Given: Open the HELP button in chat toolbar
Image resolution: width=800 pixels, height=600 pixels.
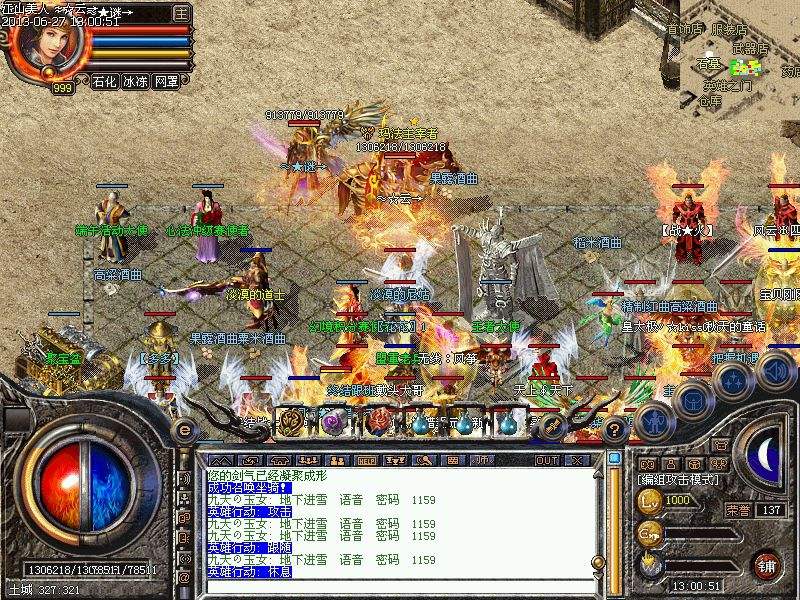Looking at the screenshot, I should pyautogui.click(x=367, y=460).
